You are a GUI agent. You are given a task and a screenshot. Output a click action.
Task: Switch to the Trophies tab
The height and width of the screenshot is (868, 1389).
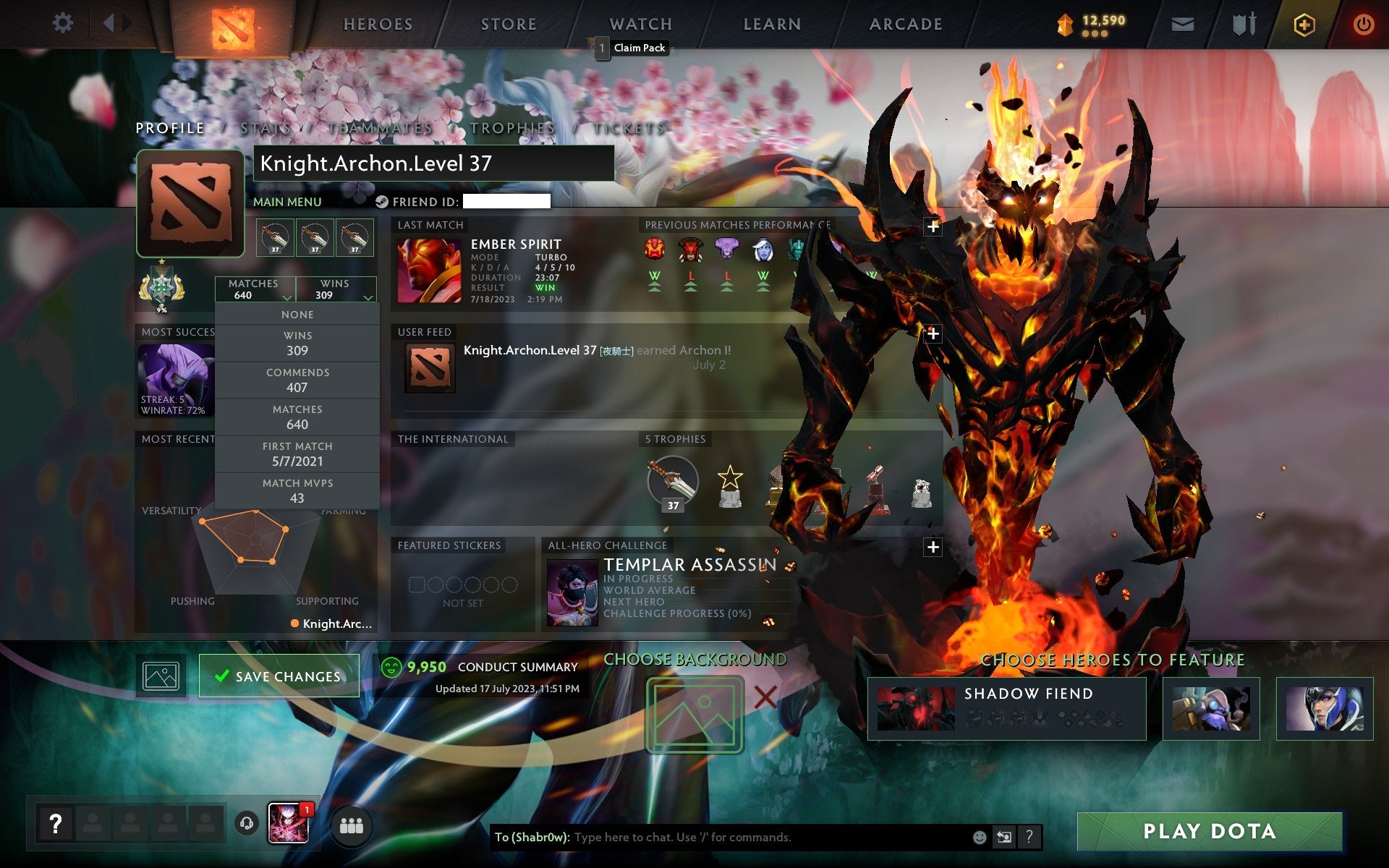point(511,127)
